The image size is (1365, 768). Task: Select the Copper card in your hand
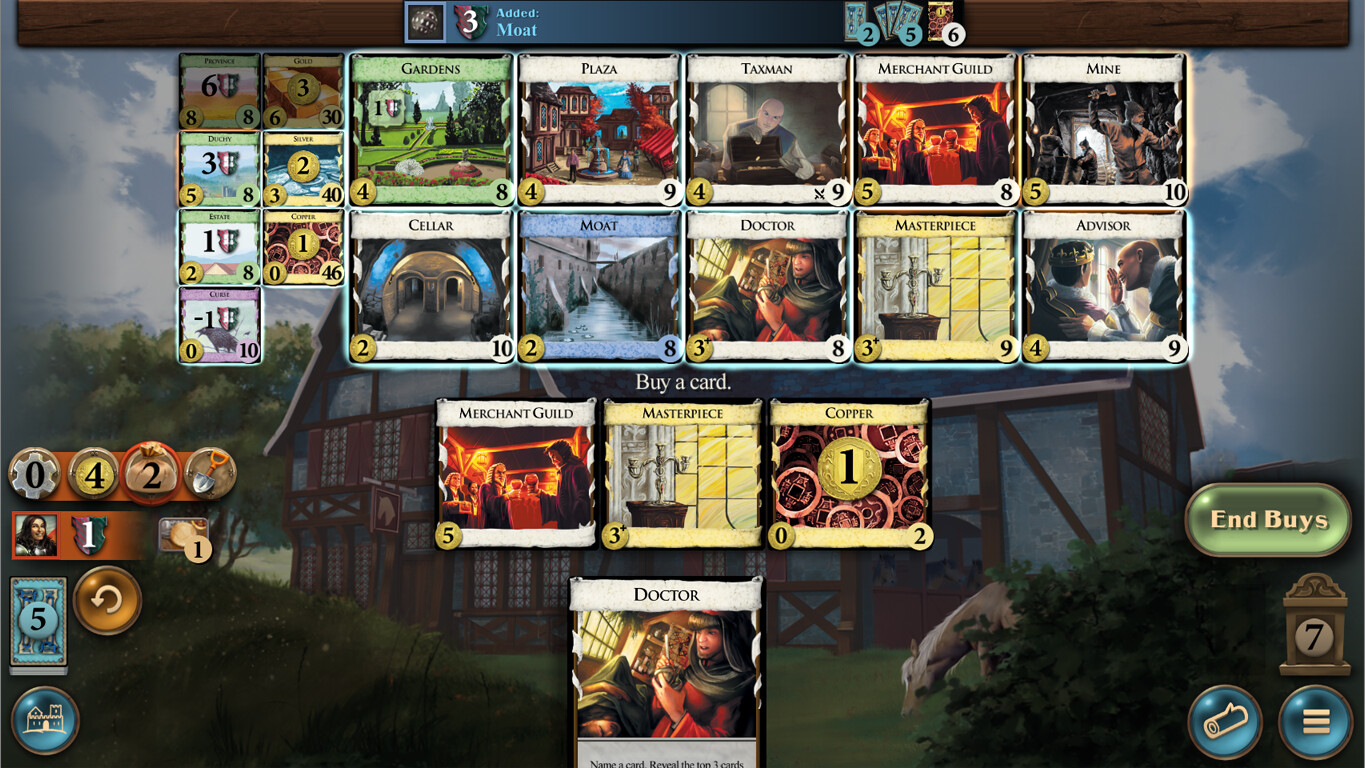point(849,470)
